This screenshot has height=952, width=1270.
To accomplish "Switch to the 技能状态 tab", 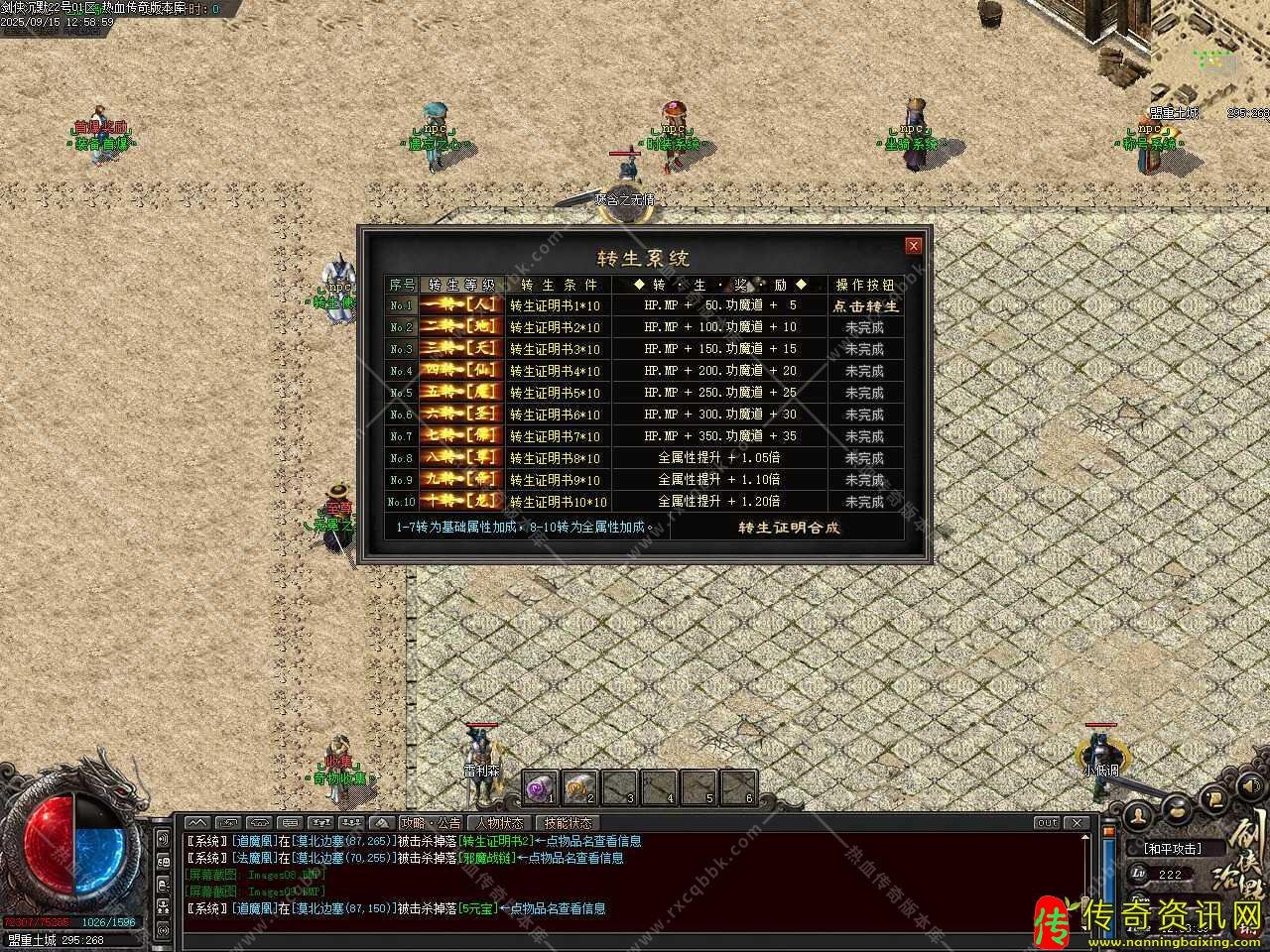I will 568,823.
